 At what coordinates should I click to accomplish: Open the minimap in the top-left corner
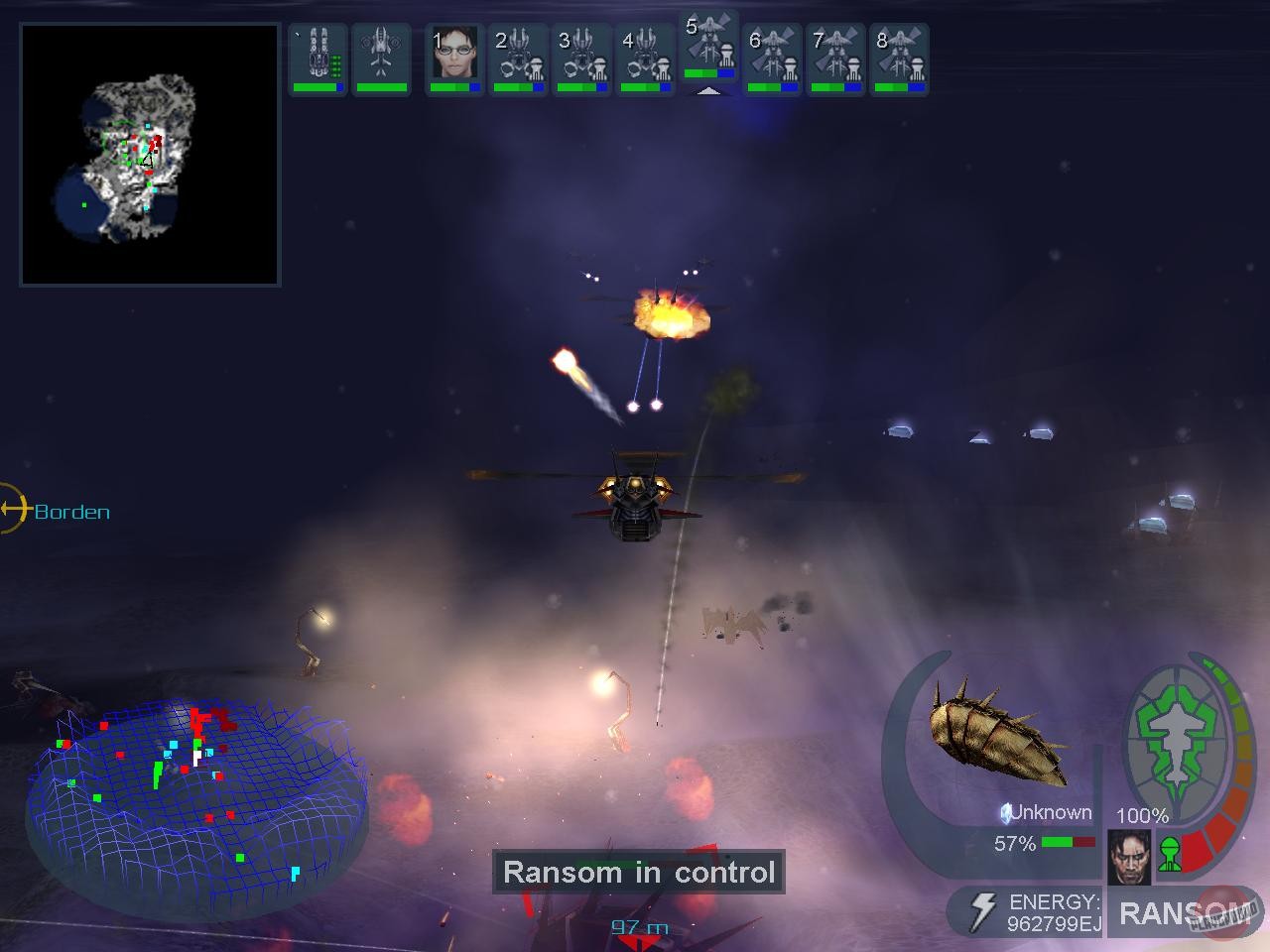click(x=149, y=154)
